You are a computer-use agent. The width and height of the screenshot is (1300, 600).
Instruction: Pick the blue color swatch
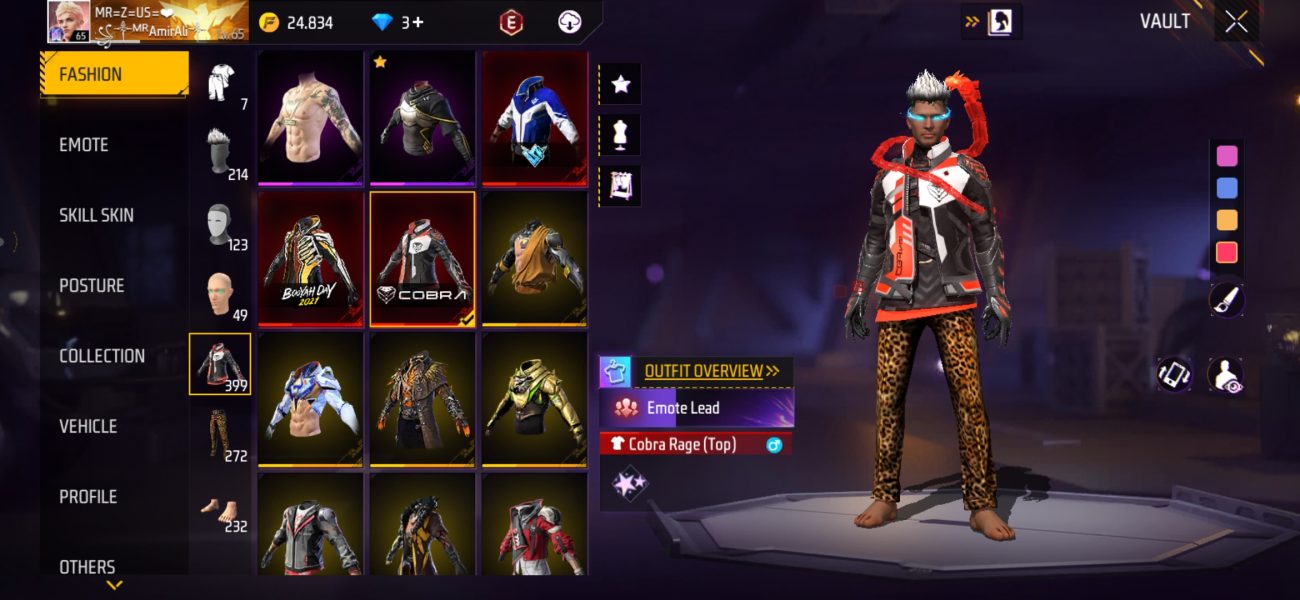pos(1226,188)
